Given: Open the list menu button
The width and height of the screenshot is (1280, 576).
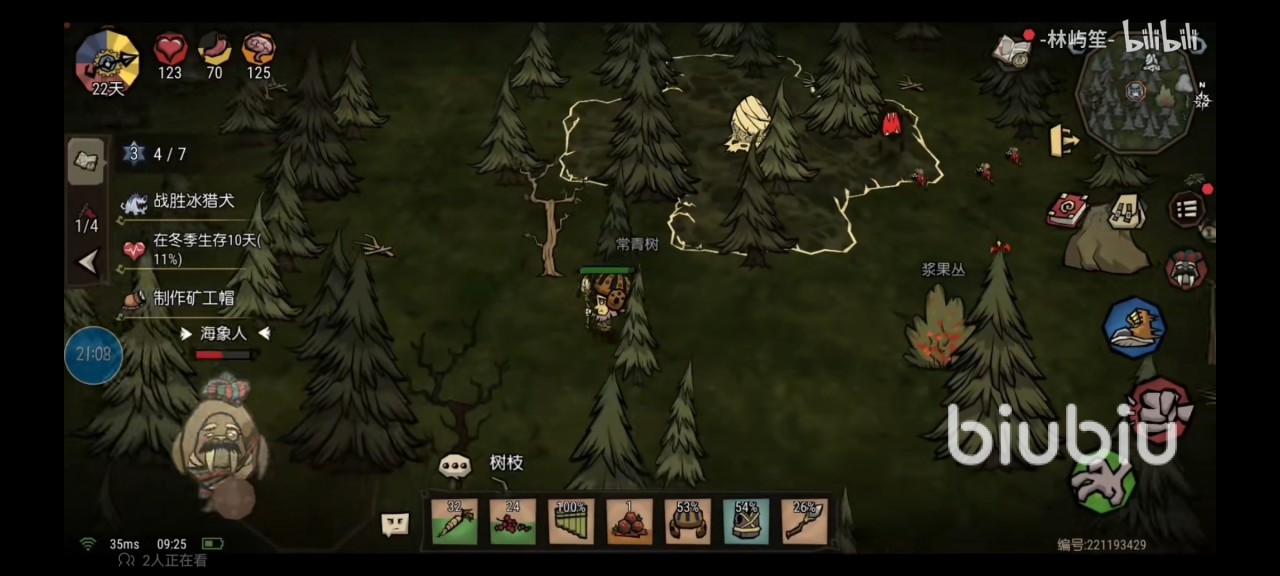Looking at the screenshot, I should (1187, 209).
